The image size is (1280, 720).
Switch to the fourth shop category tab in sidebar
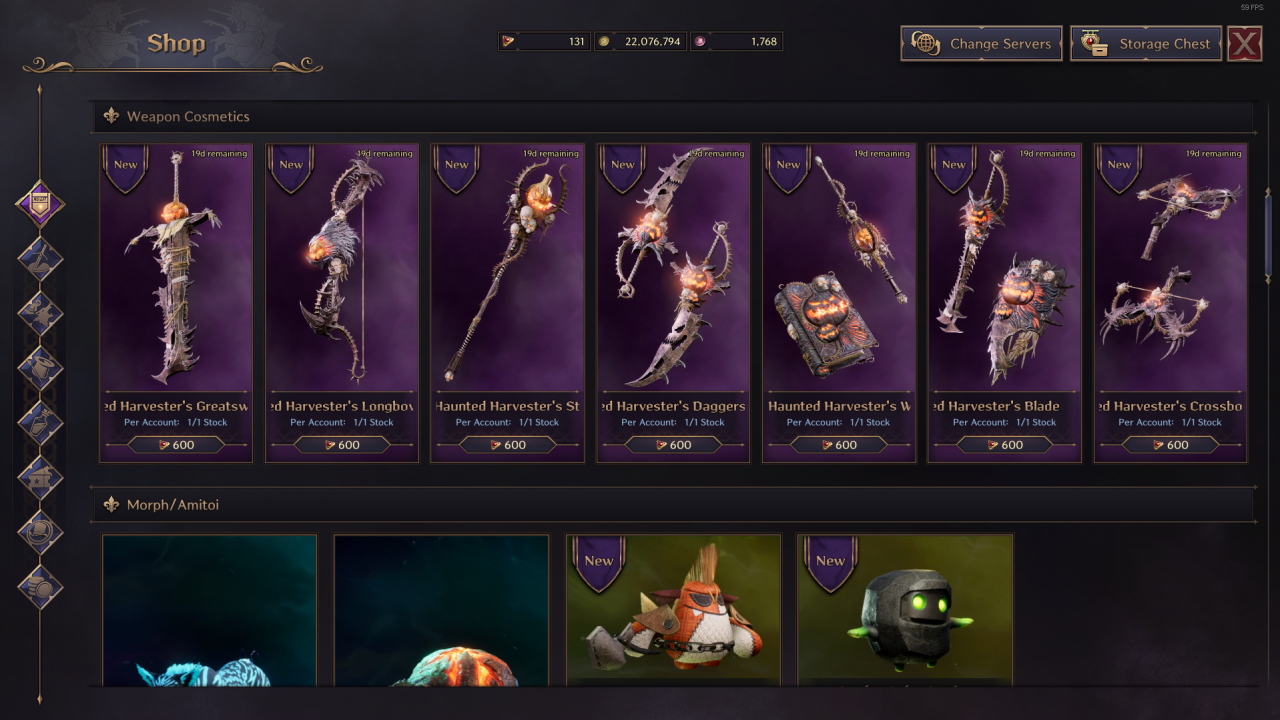pos(40,365)
